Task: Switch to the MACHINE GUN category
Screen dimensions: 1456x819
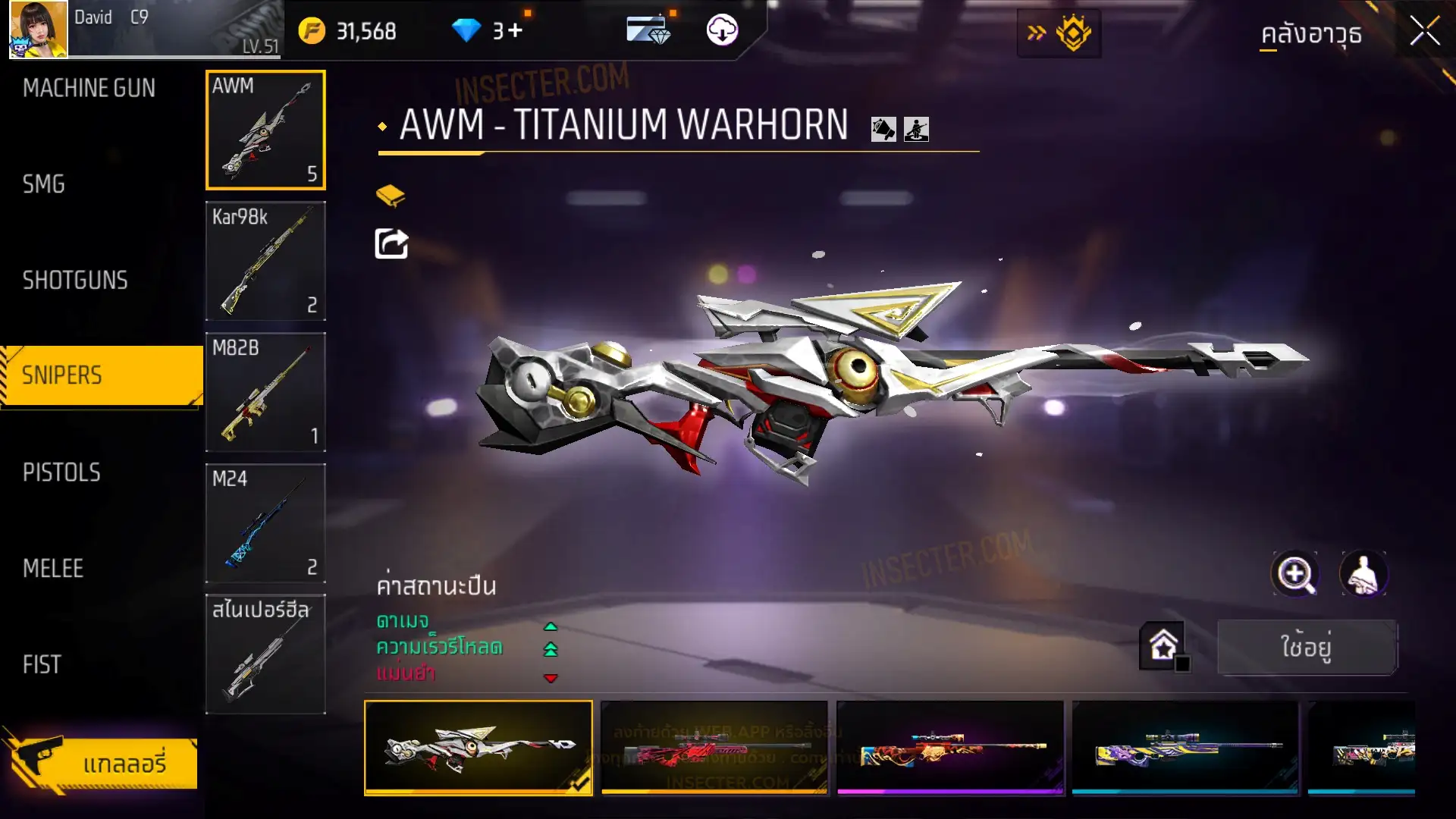Action: [89, 88]
